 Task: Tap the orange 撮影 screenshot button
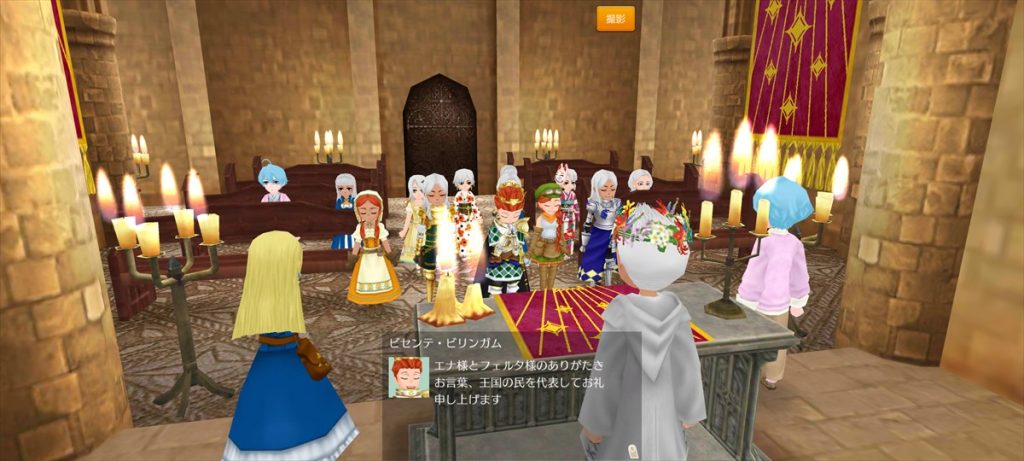[615, 19]
